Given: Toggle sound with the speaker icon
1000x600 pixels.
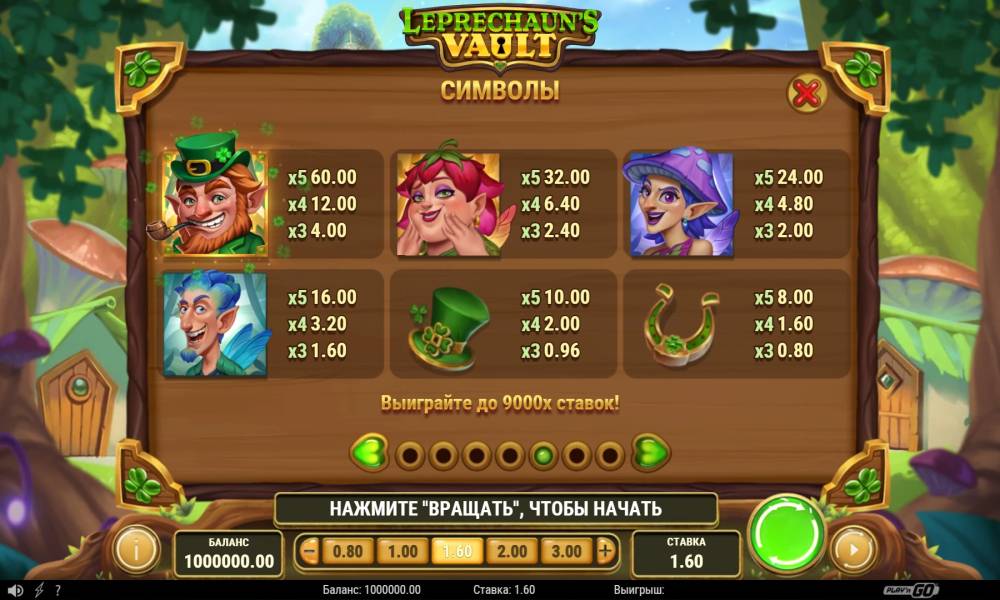Looking at the screenshot, I should 12,590.
